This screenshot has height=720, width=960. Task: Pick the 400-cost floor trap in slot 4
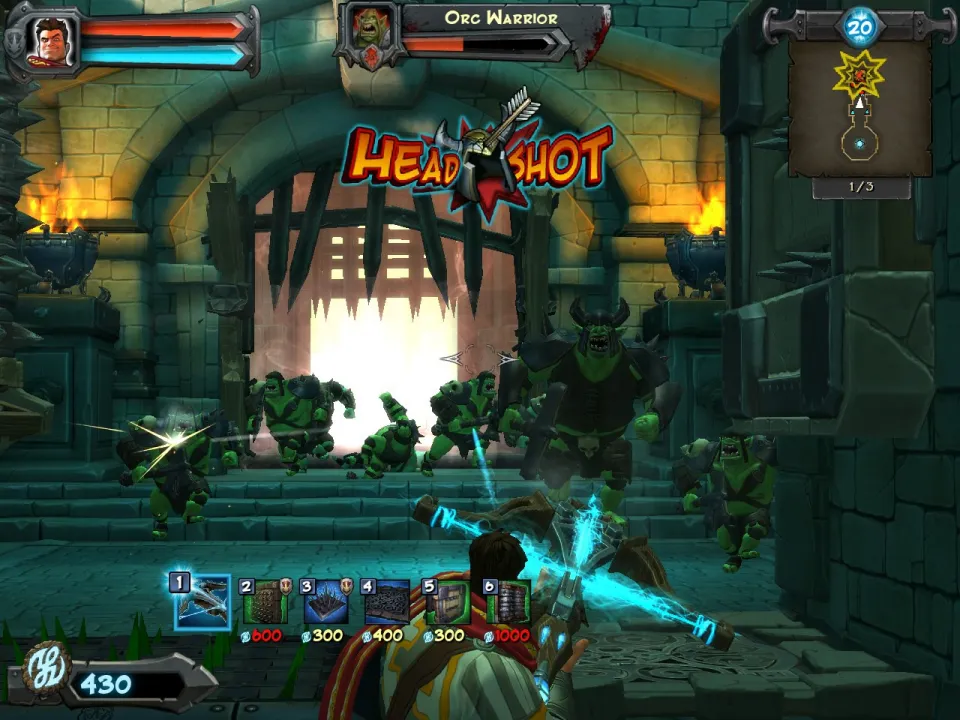click(387, 603)
